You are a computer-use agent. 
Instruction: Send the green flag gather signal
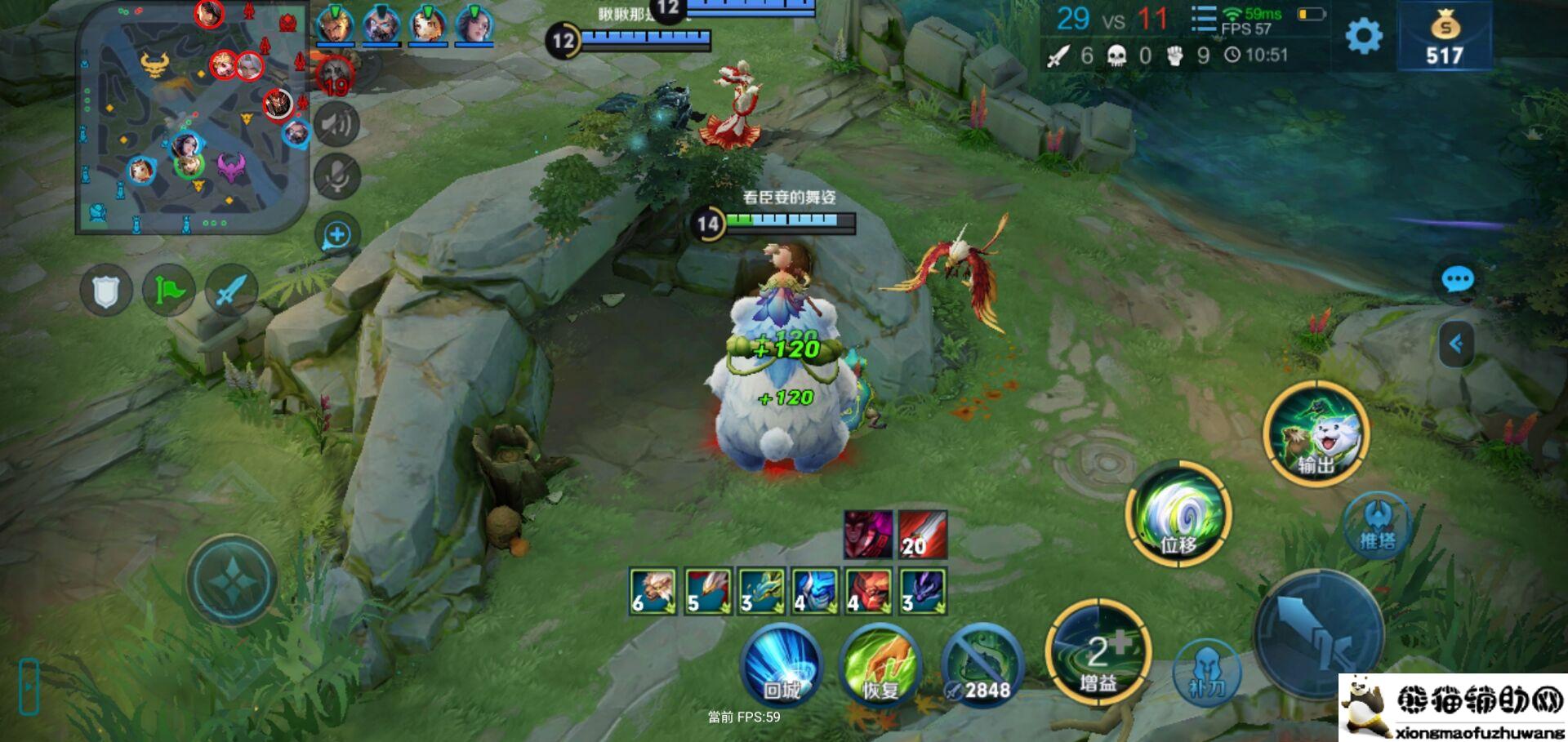click(168, 291)
